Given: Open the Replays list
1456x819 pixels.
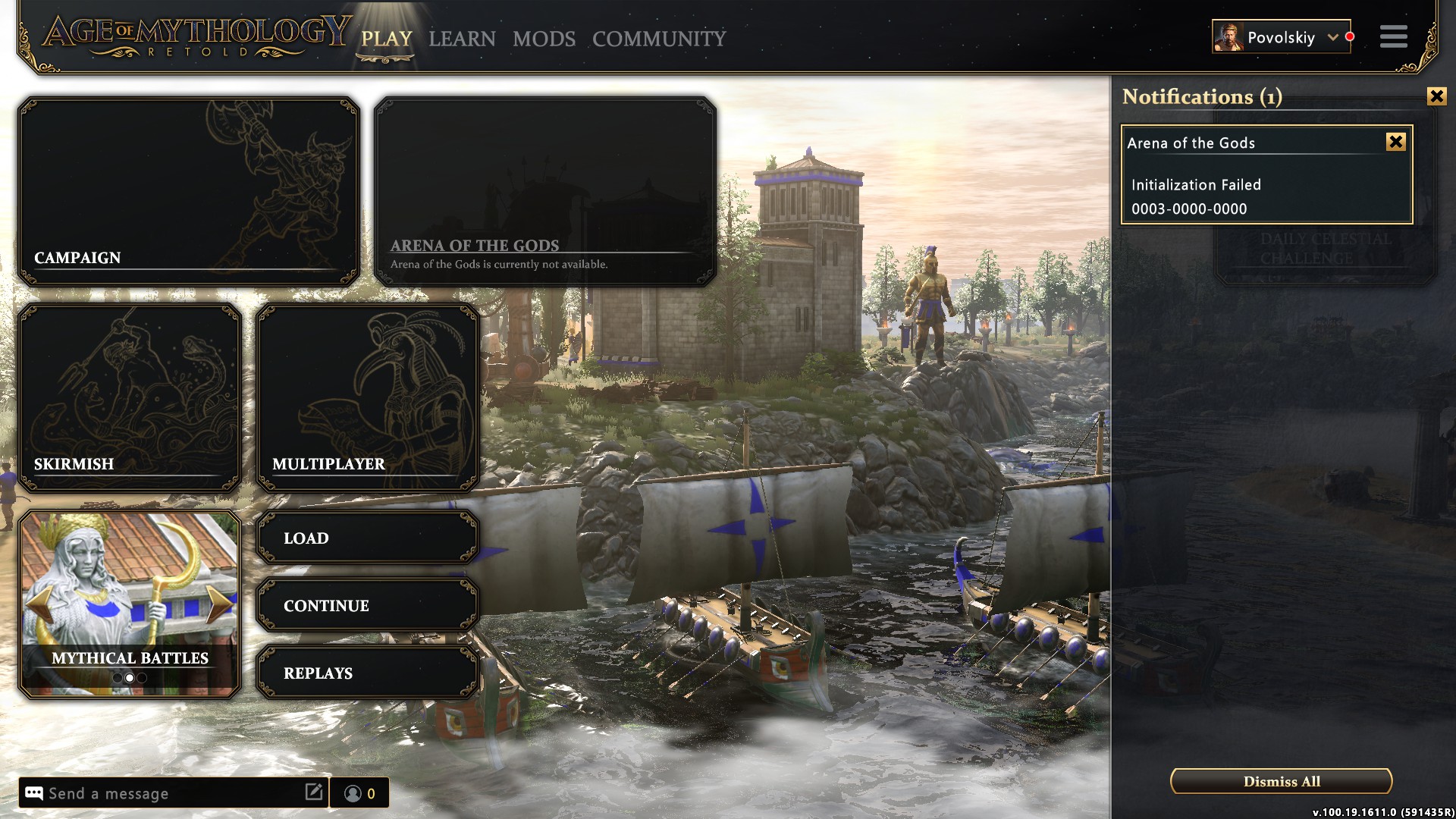Looking at the screenshot, I should [368, 673].
